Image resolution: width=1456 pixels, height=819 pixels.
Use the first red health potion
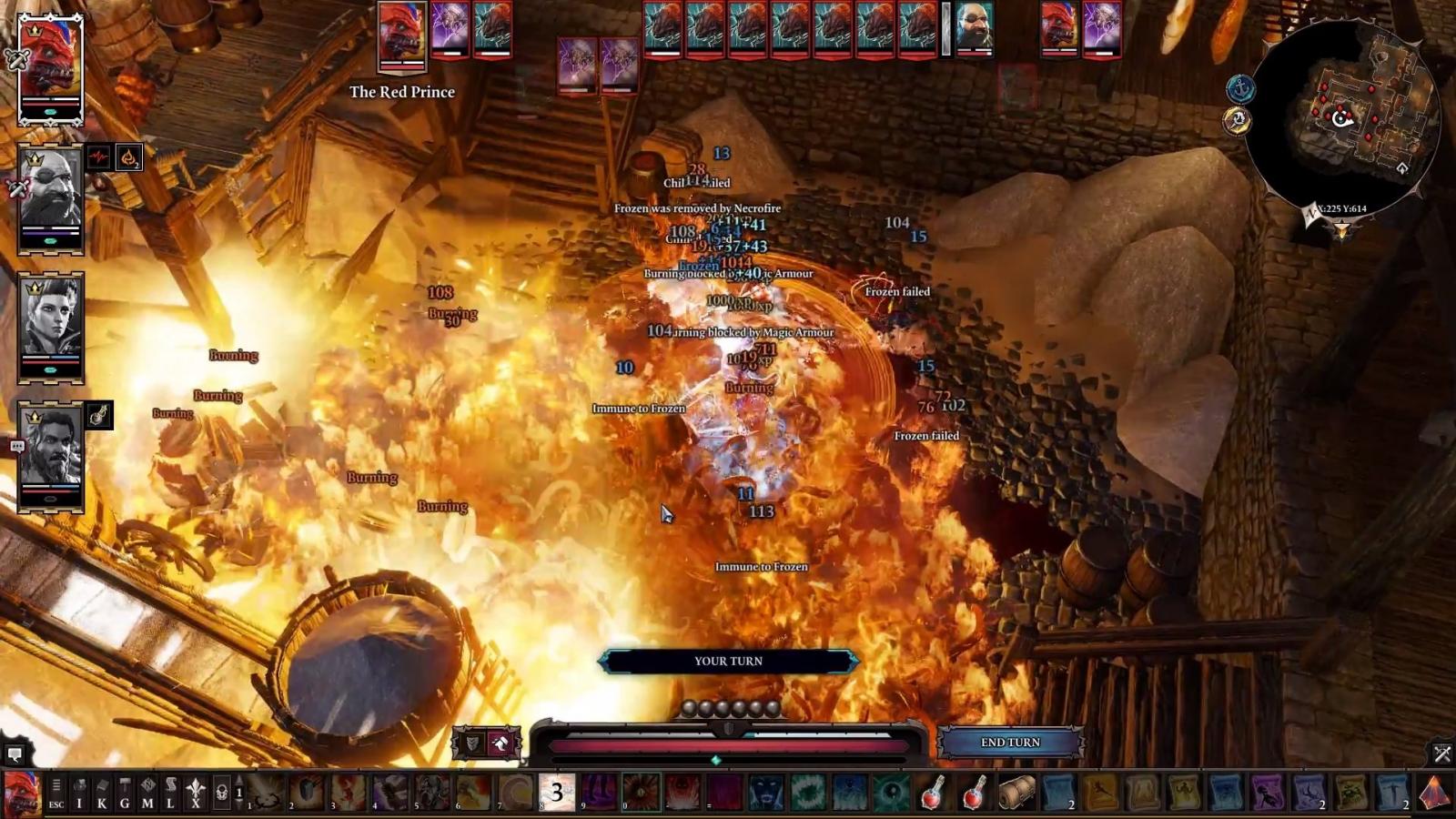932,794
